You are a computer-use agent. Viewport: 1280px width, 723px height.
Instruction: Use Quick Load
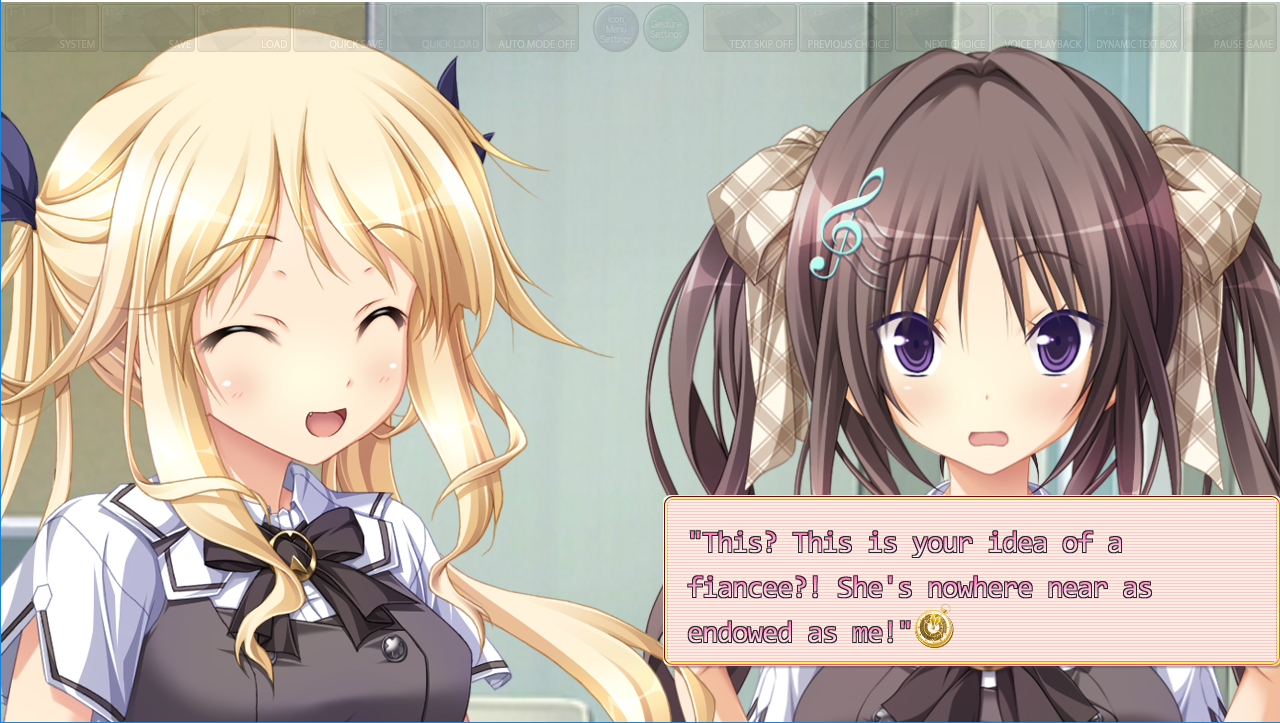(436, 28)
